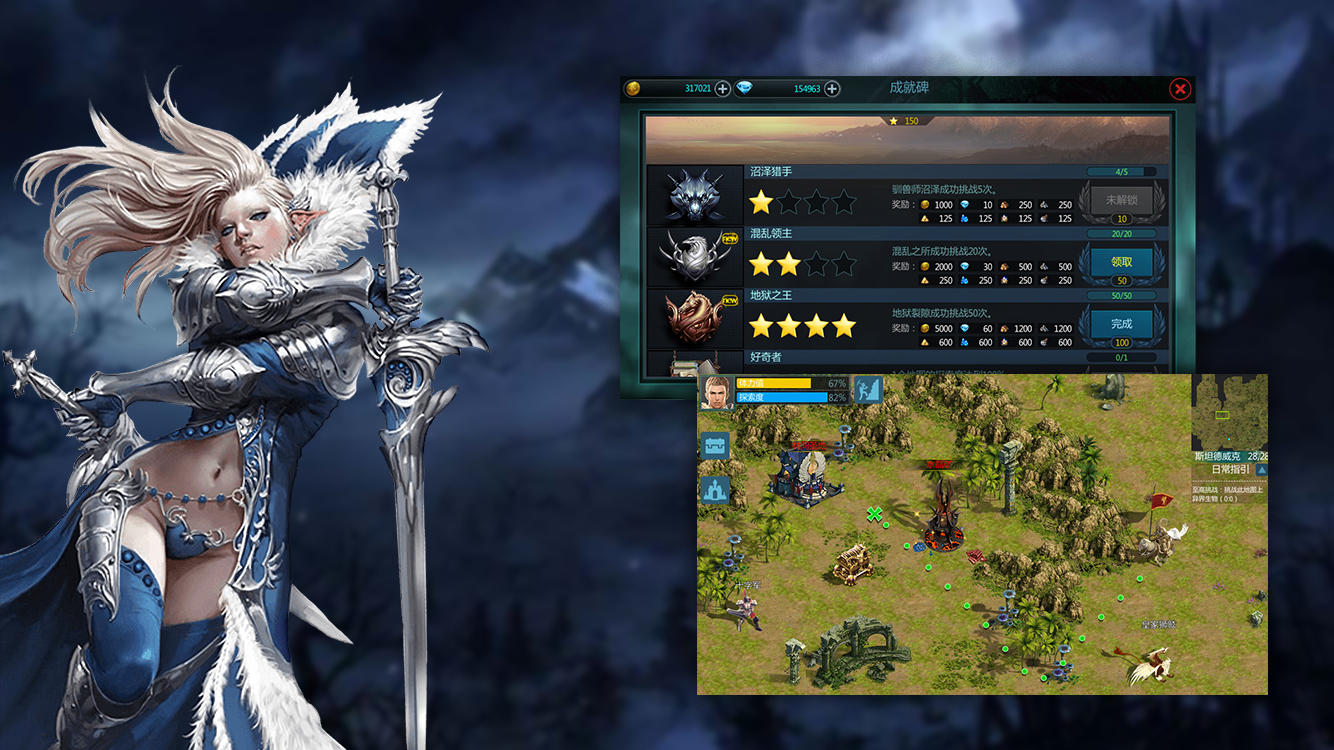Click the gold coin currency icon

(631, 89)
